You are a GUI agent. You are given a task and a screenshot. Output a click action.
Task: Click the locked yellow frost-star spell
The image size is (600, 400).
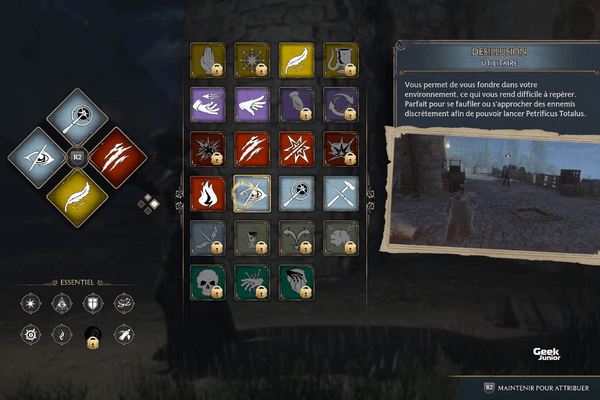pyautogui.click(x=250, y=59)
